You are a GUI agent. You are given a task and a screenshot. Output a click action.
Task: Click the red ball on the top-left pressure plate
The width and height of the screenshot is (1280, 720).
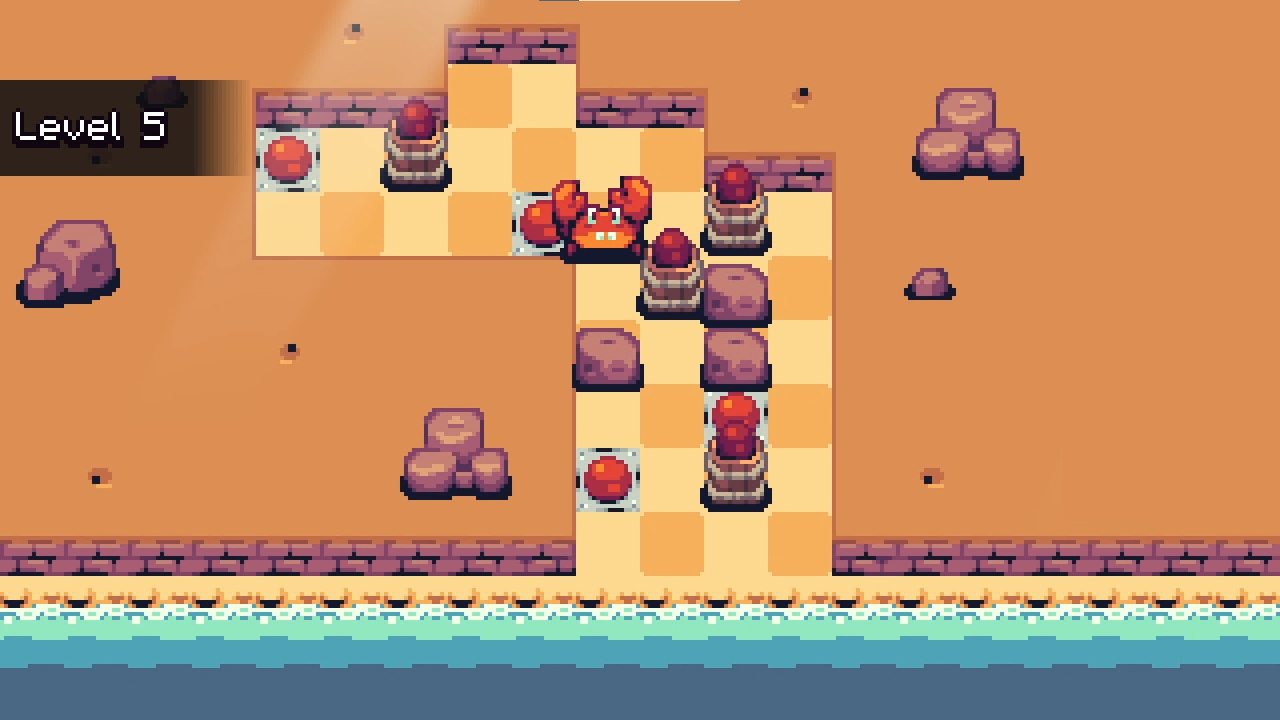[x=288, y=160]
